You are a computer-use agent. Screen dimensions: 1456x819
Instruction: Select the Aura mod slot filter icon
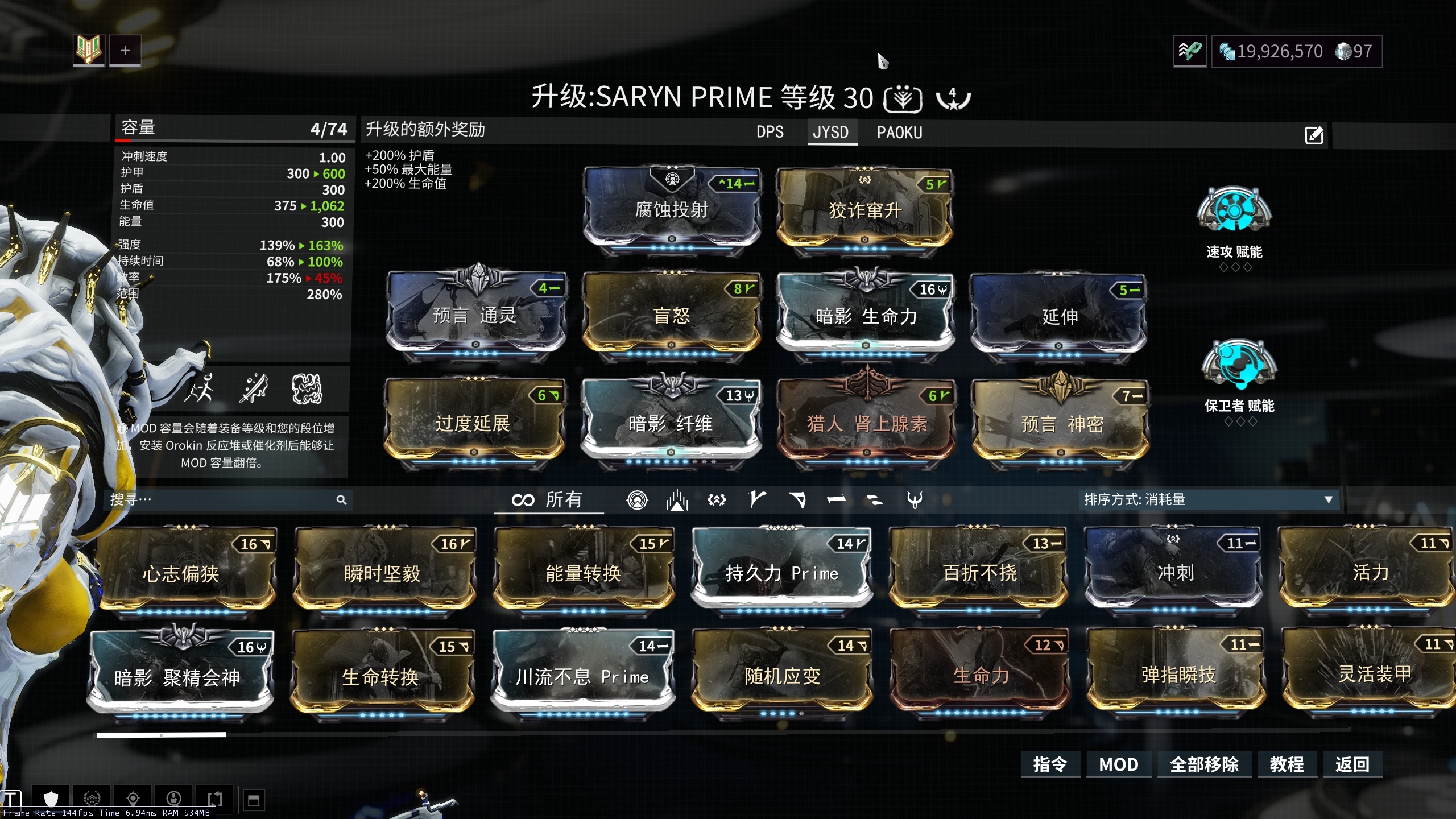coord(638,501)
